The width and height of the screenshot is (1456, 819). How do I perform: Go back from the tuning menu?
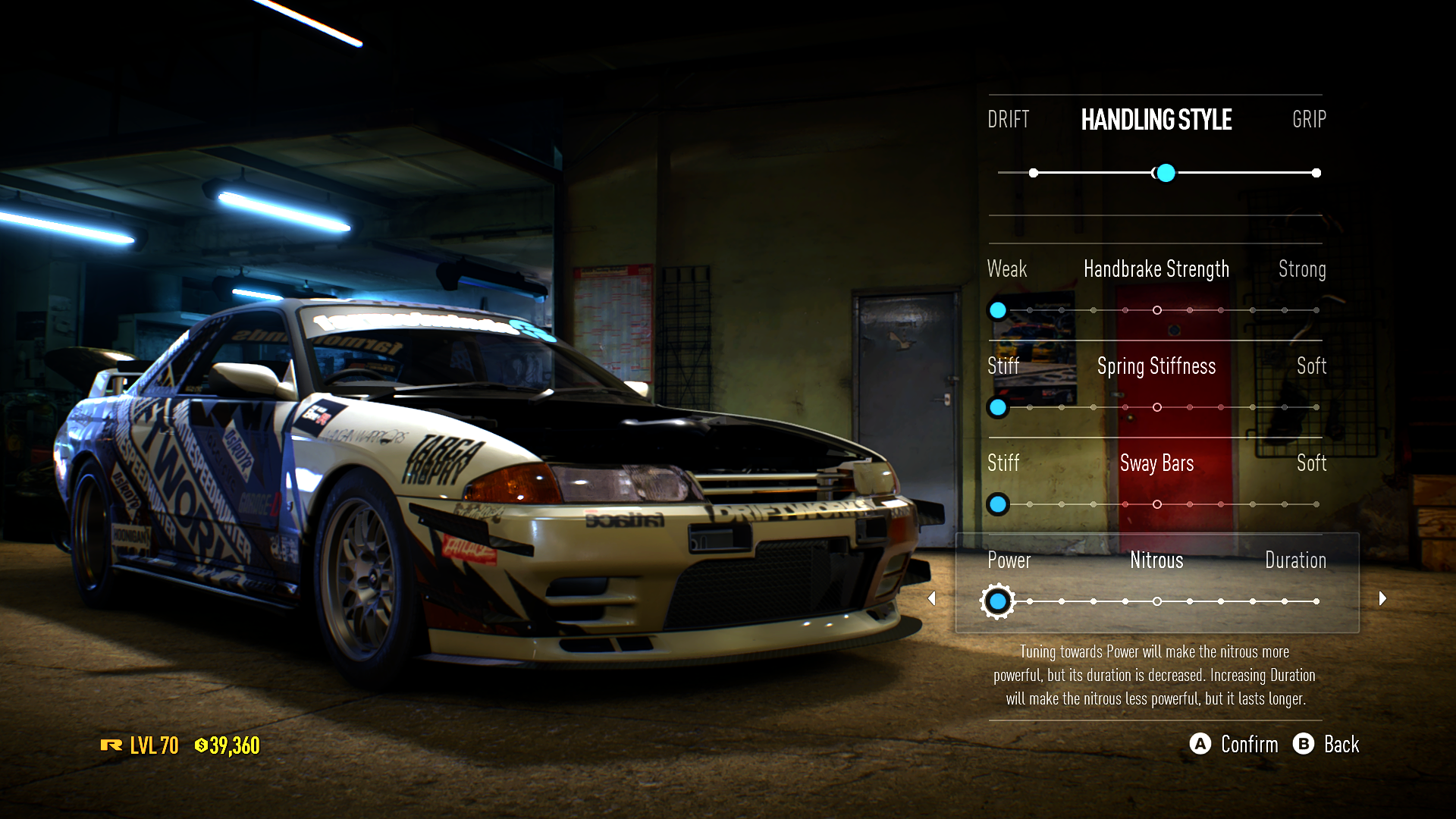1326,744
